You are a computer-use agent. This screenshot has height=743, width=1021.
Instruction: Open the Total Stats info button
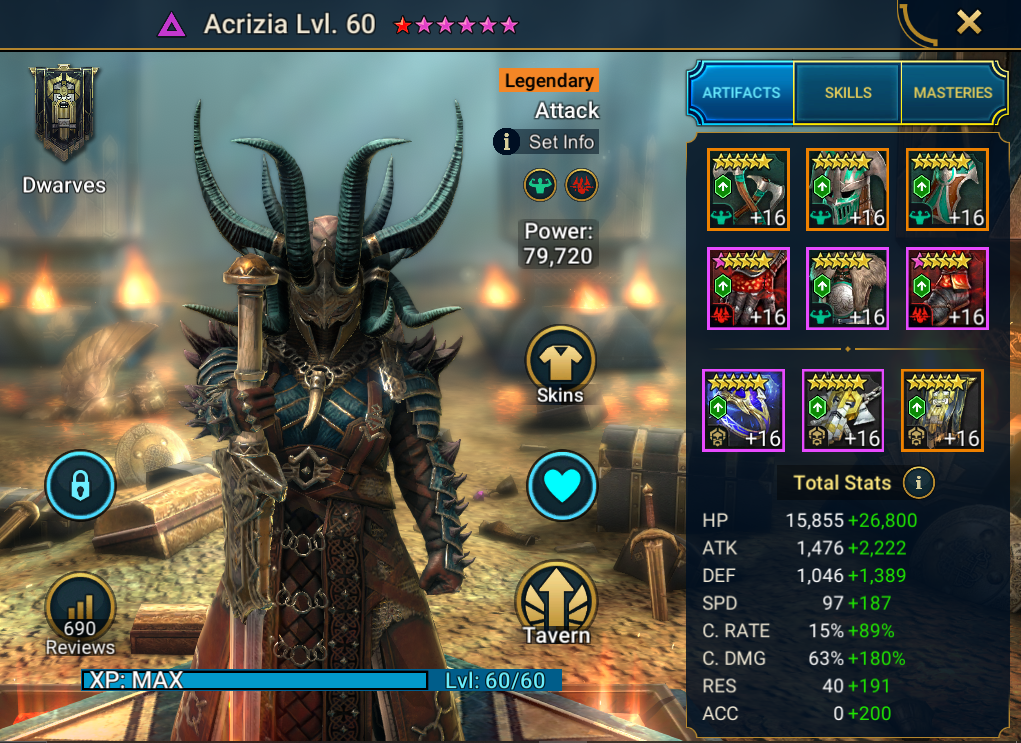[x=918, y=484]
